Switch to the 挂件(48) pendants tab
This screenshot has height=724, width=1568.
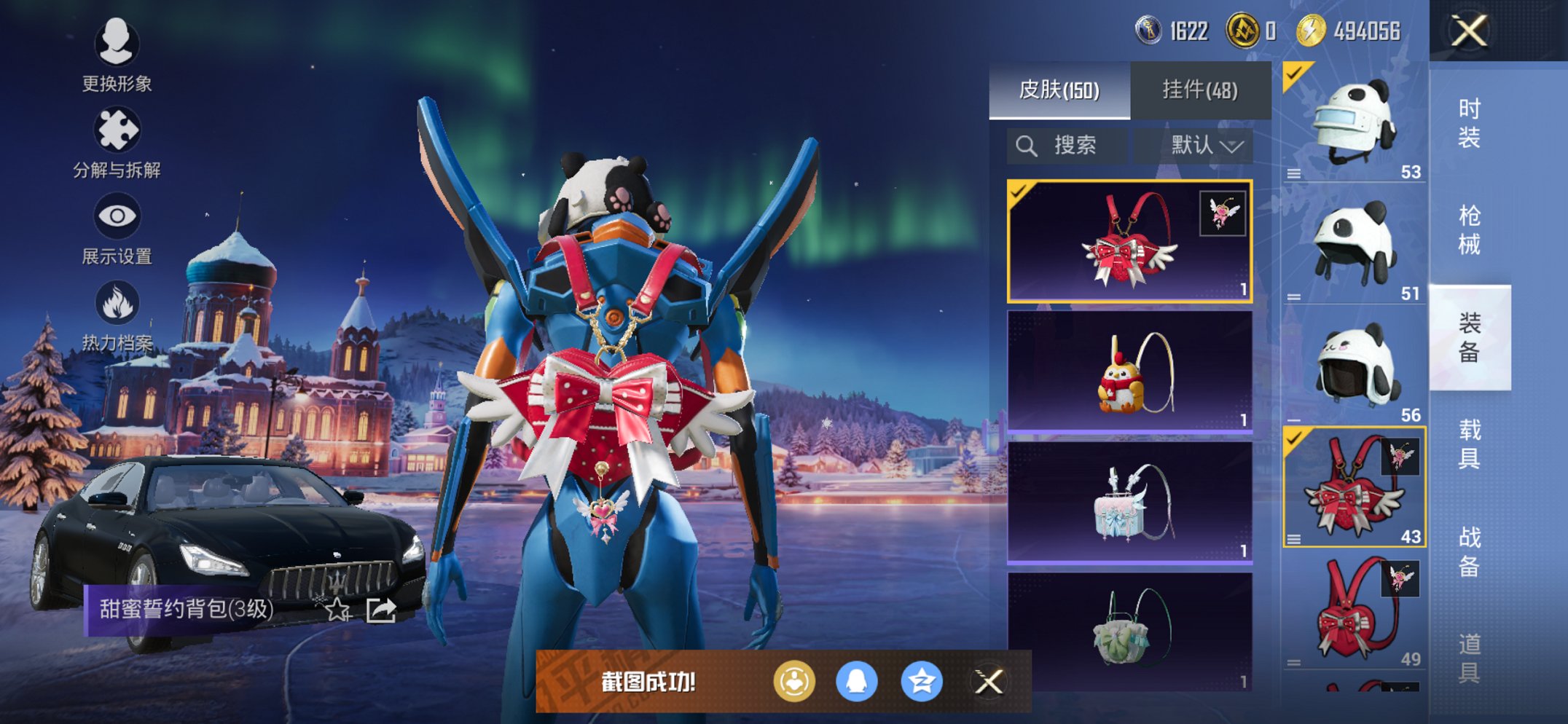pos(1200,90)
